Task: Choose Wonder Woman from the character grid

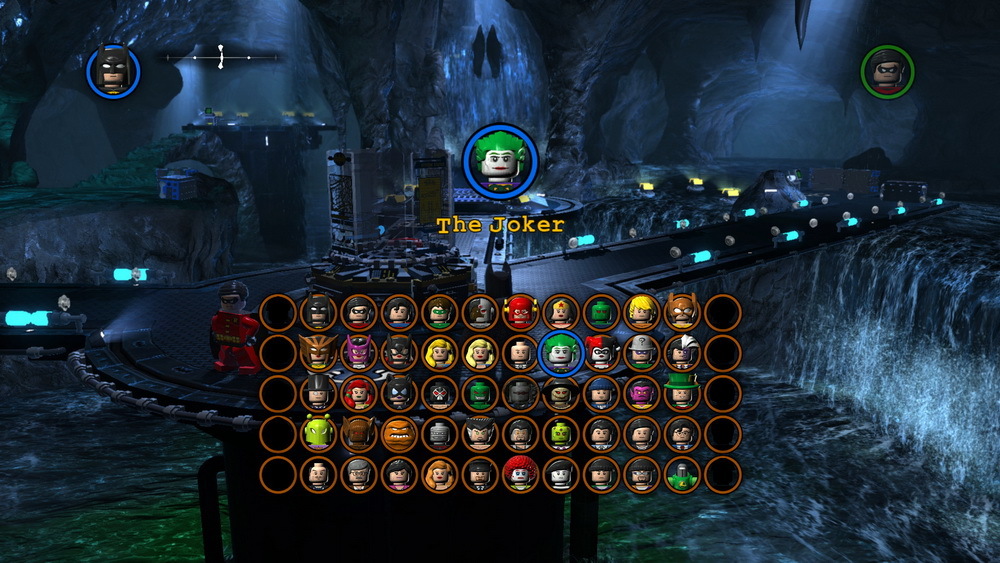Action: (560, 312)
